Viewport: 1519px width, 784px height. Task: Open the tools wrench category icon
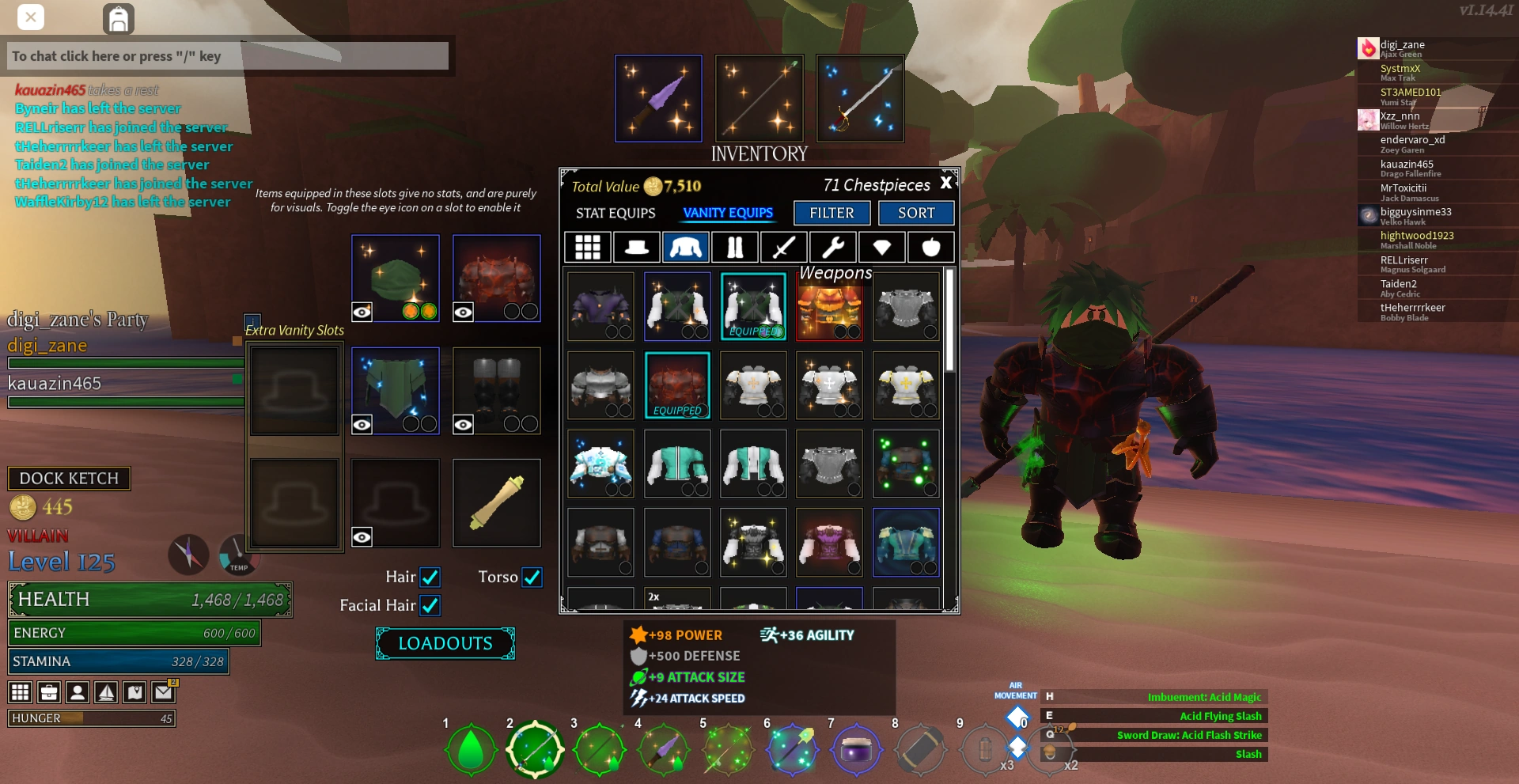(832, 247)
